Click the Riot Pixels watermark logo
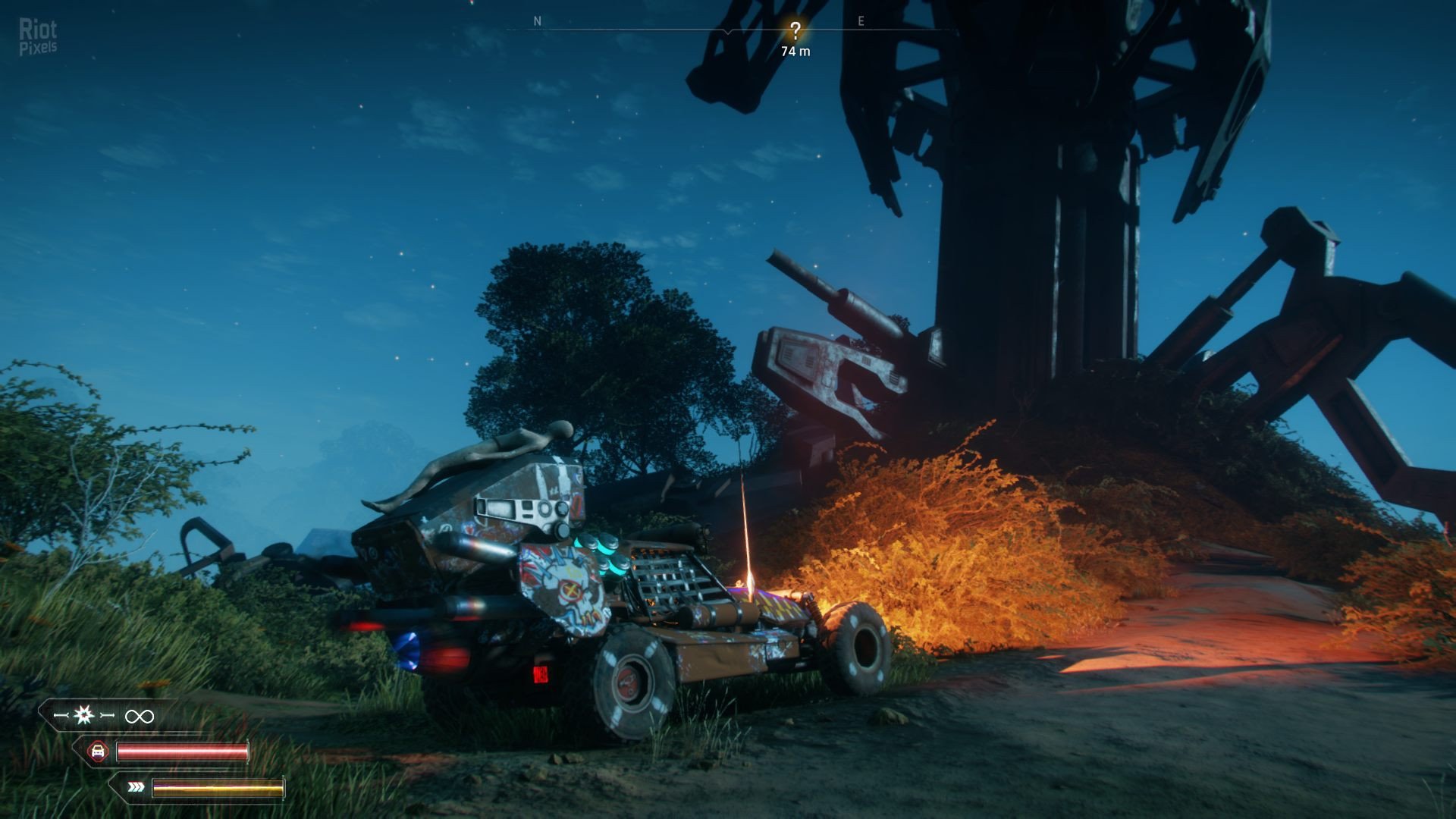The width and height of the screenshot is (1456, 819). tap(38, 36)
